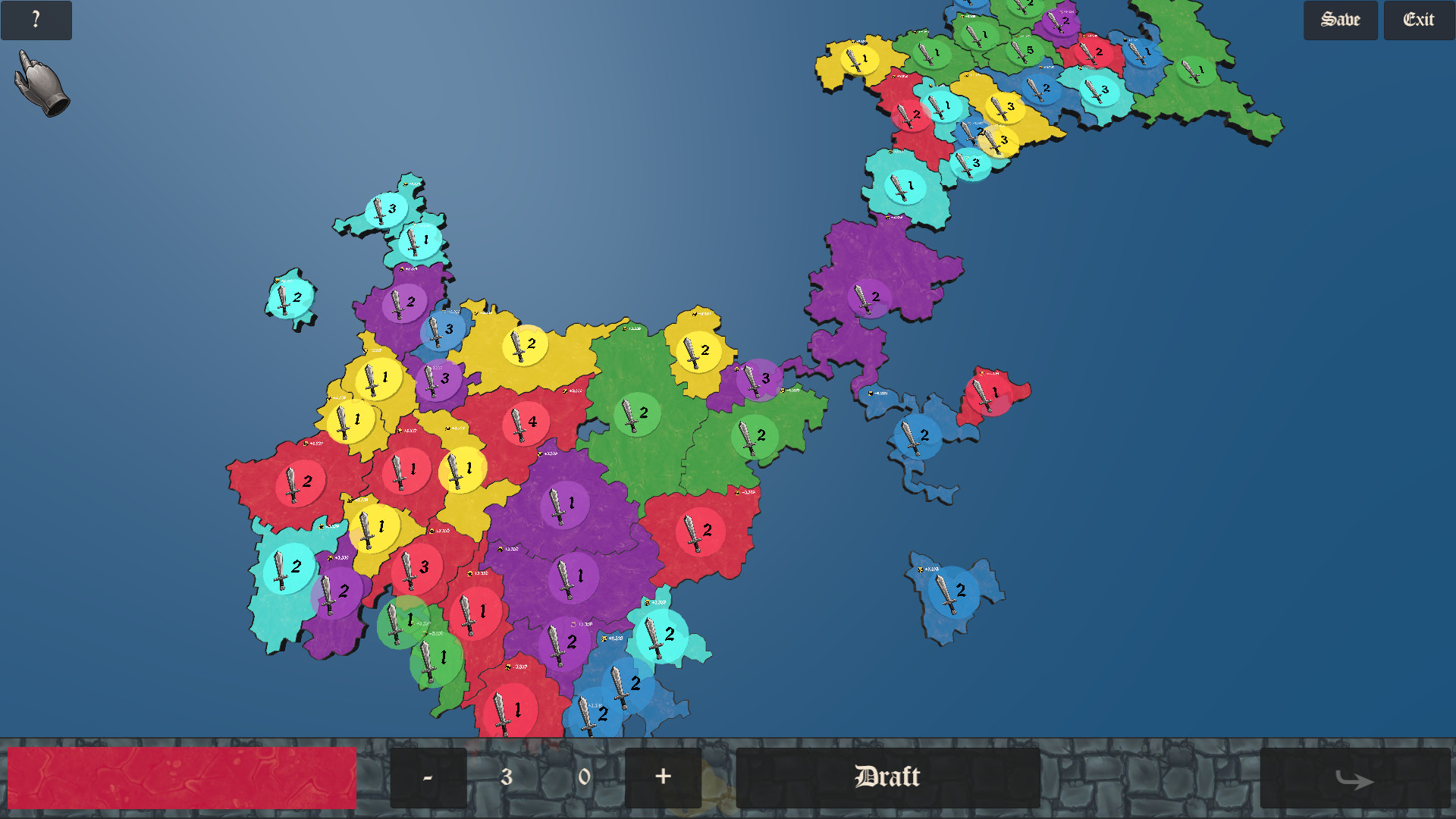
Task: Click Exit to leave the game
Action: [1418, 20]
